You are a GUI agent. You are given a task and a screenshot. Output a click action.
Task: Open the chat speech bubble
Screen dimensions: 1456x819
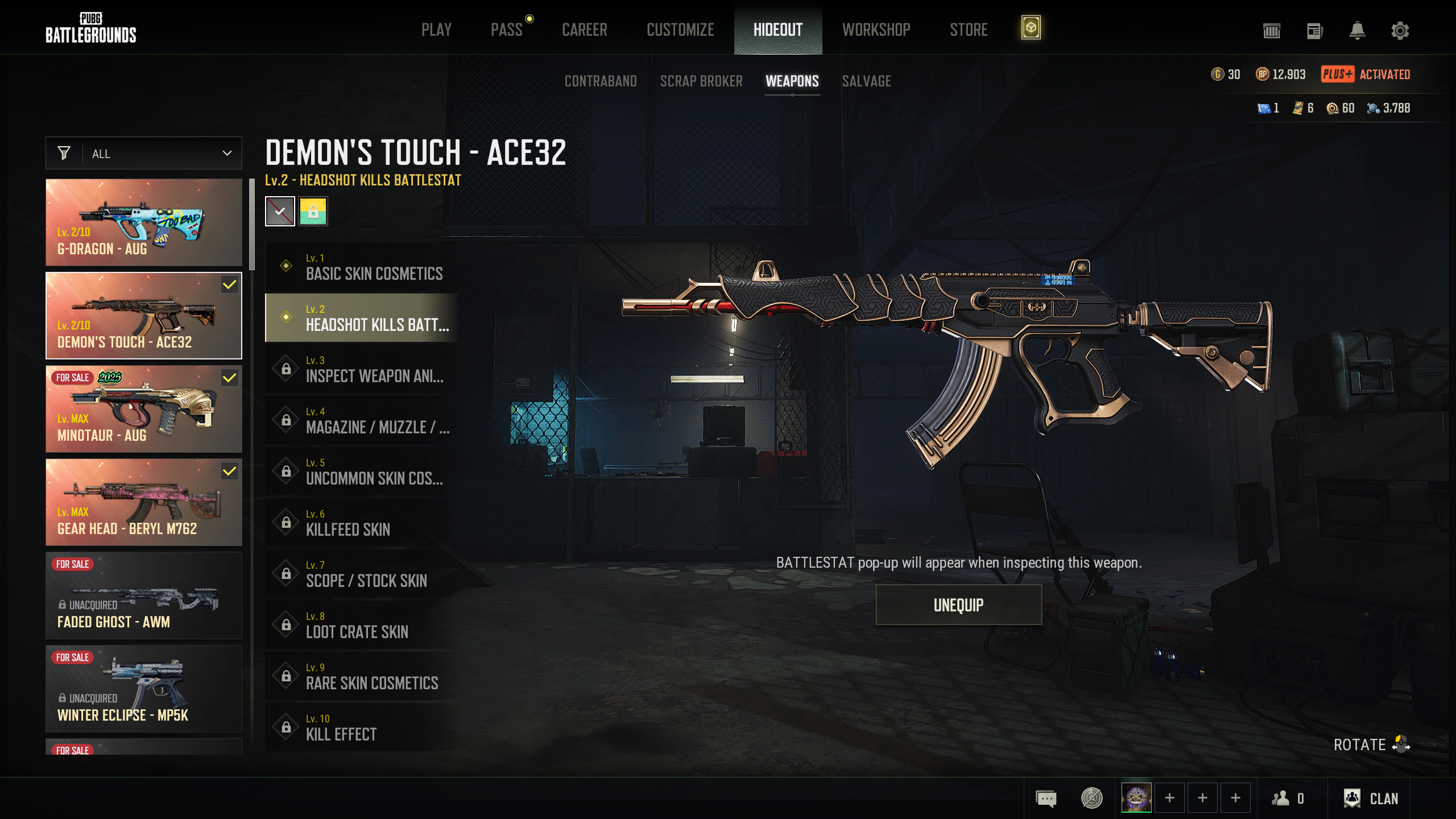(x=1046, y=799)
